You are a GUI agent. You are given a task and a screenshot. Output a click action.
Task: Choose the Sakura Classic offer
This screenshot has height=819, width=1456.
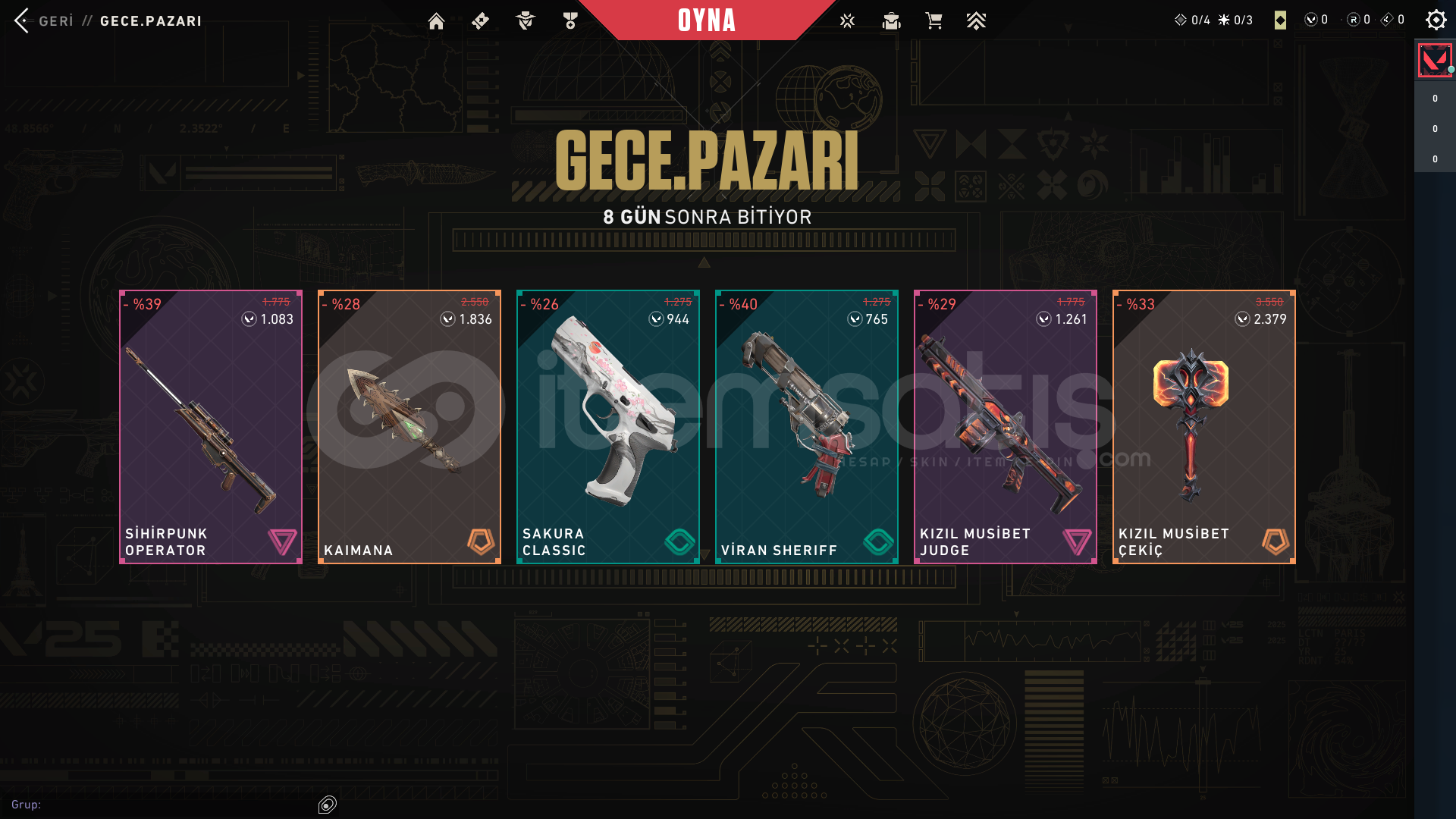(x=608, y=426)
